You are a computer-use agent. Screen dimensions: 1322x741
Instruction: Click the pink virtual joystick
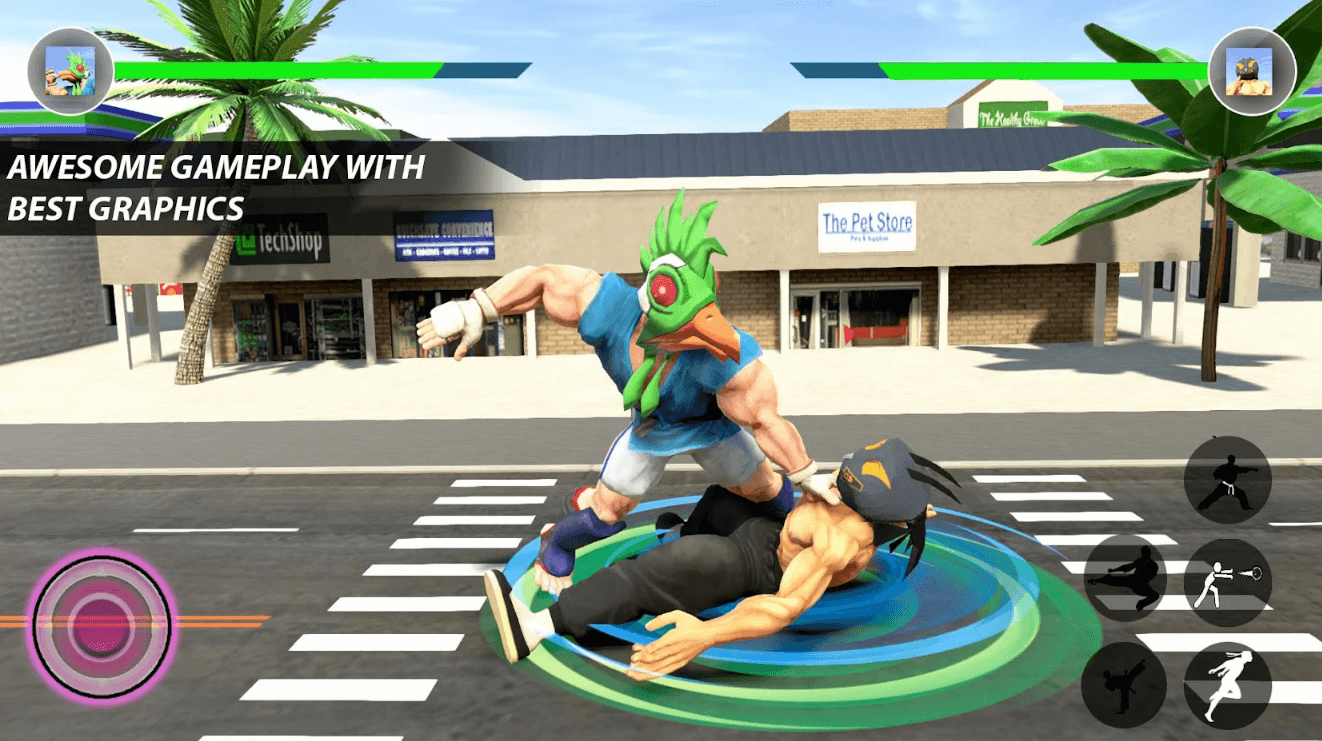(x=101, y=612)
